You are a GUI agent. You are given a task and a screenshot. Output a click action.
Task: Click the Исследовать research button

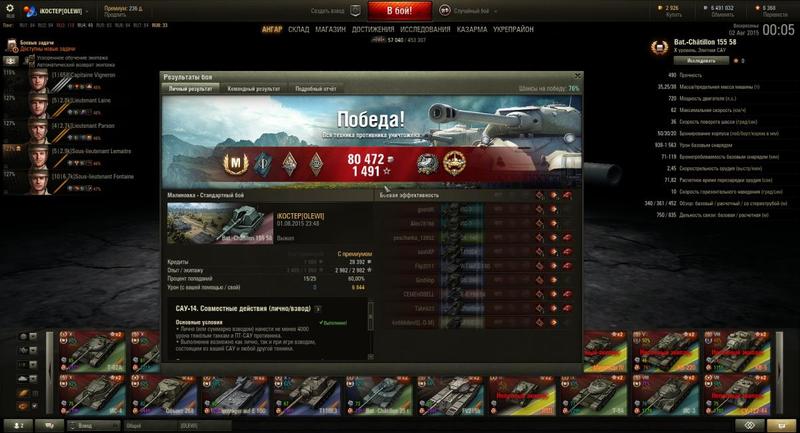pyautogui.click(x=683, y=60)
